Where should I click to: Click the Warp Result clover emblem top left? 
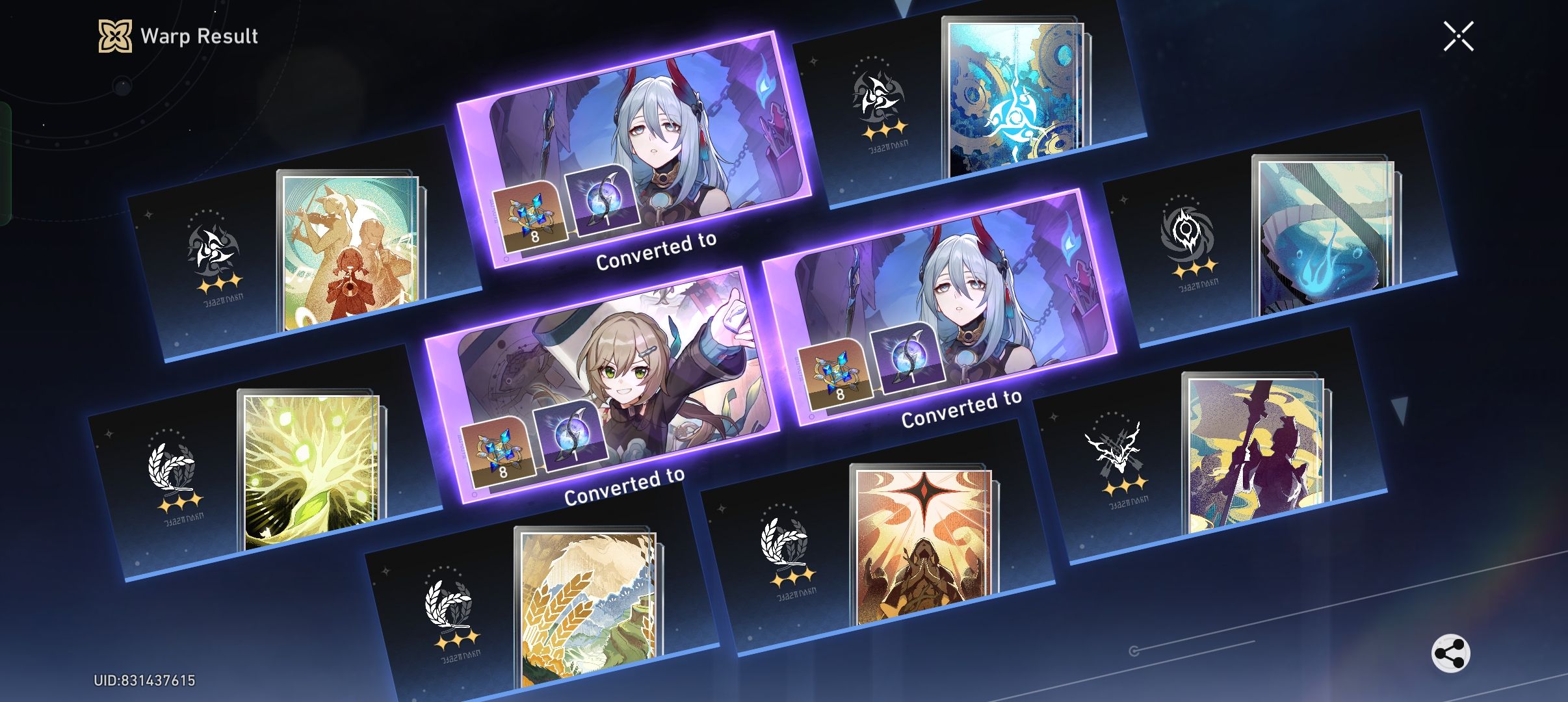[114, 36]
